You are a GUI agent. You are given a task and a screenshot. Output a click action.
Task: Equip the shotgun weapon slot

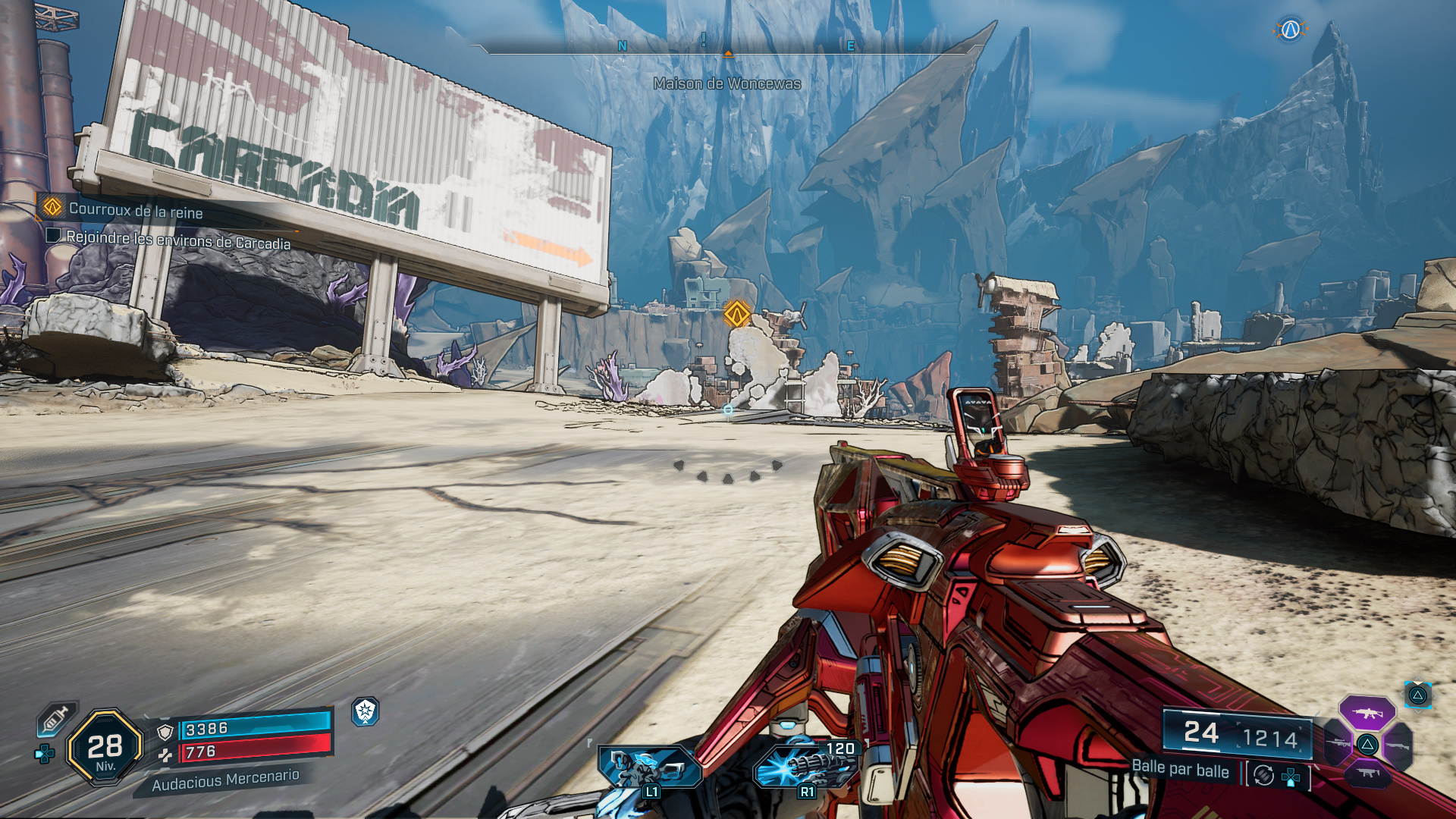1398,745
